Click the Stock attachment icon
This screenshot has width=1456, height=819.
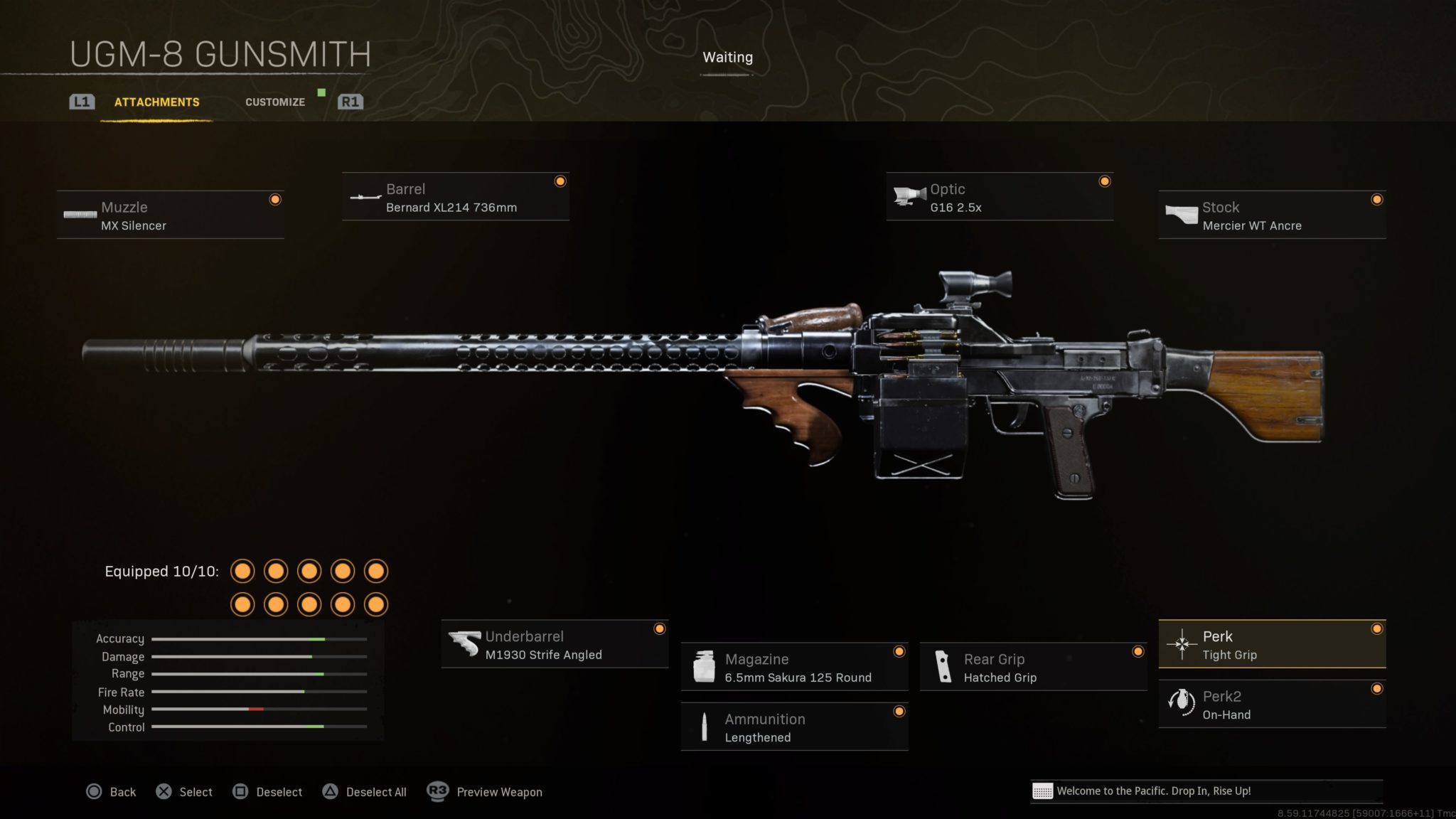point(1180,215)
